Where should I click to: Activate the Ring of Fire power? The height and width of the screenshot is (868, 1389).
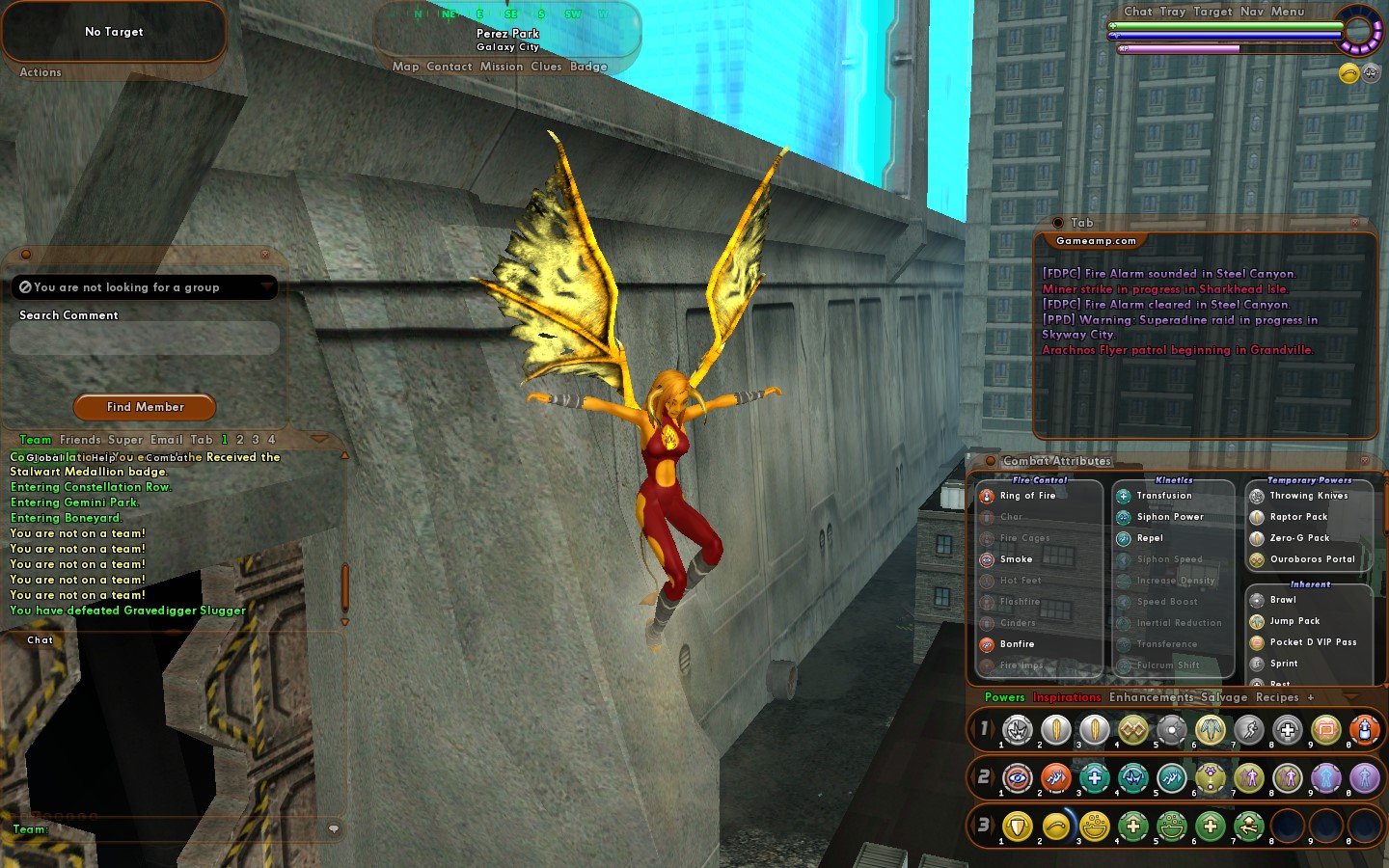pos(1027,496)
